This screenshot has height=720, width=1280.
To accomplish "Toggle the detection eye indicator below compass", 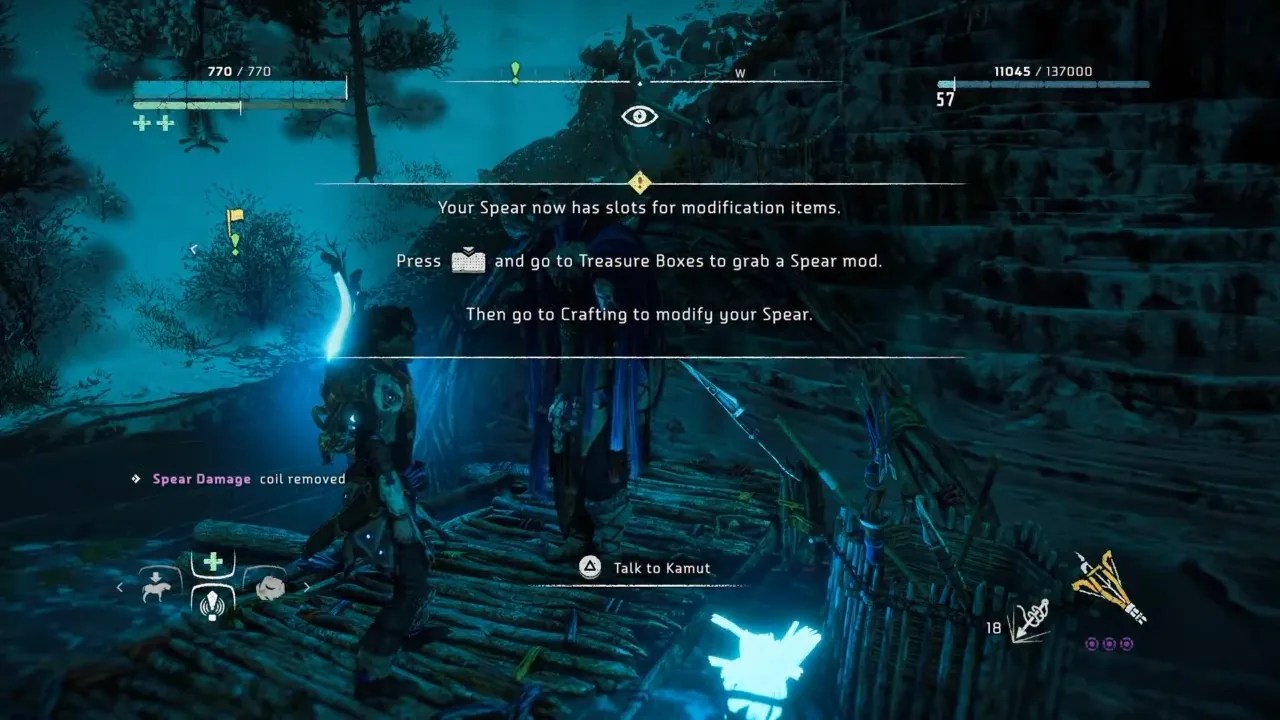I will pyautogui.click(x=638, y=116).
